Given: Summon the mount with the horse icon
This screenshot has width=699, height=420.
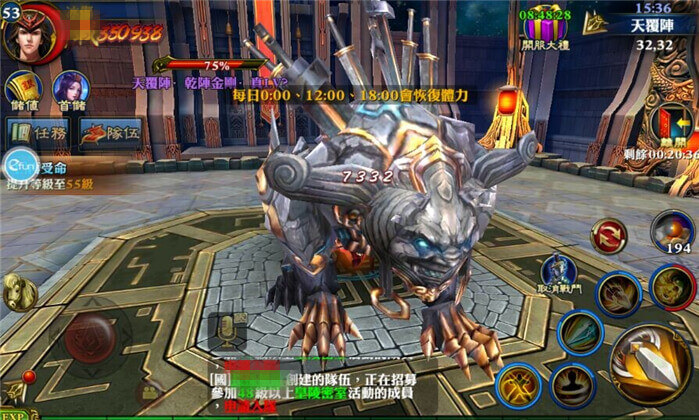Looking at the screenshot, I should click(20, 293).
